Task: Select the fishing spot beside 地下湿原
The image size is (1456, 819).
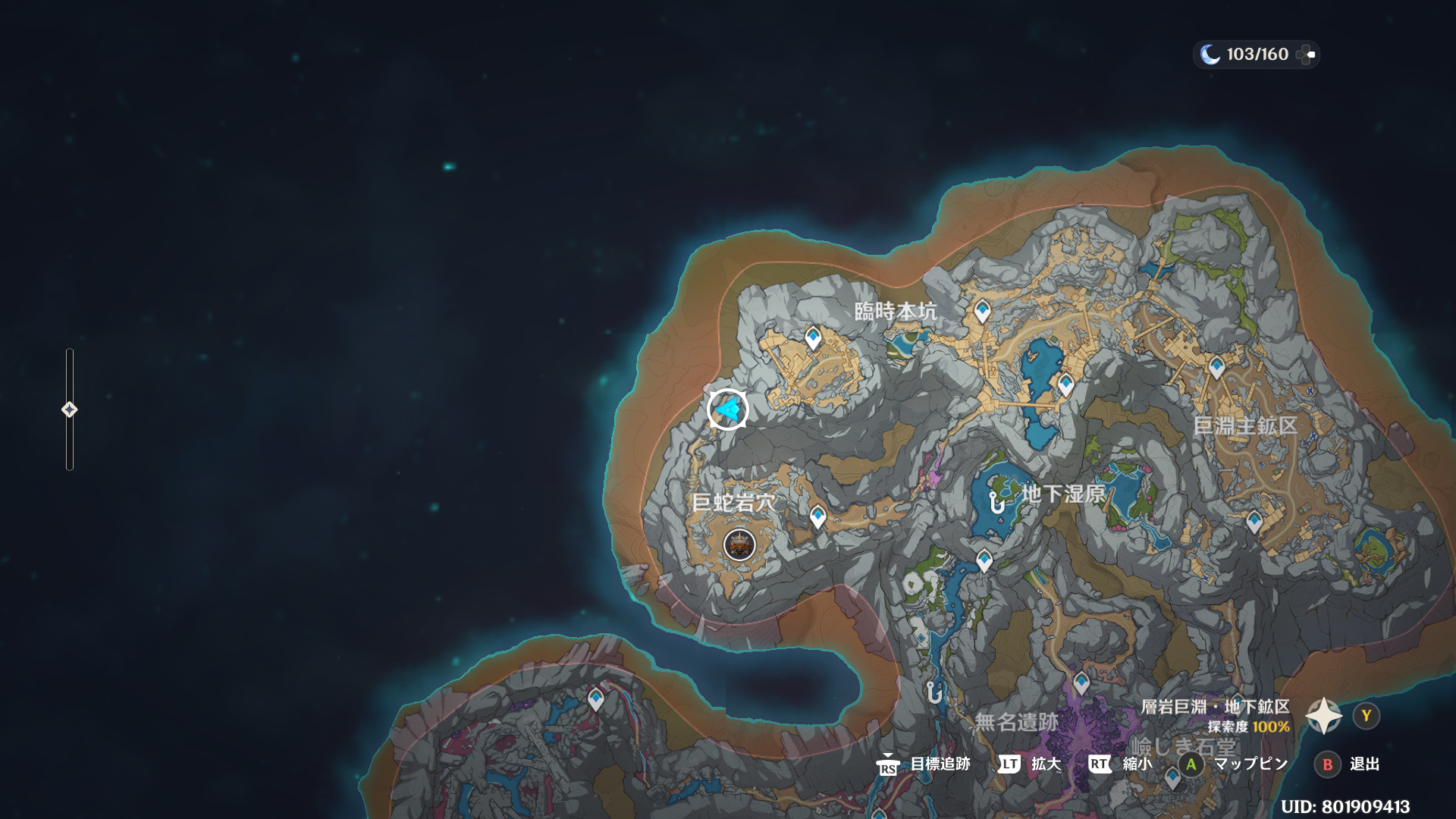Action: tap(996, 501)
